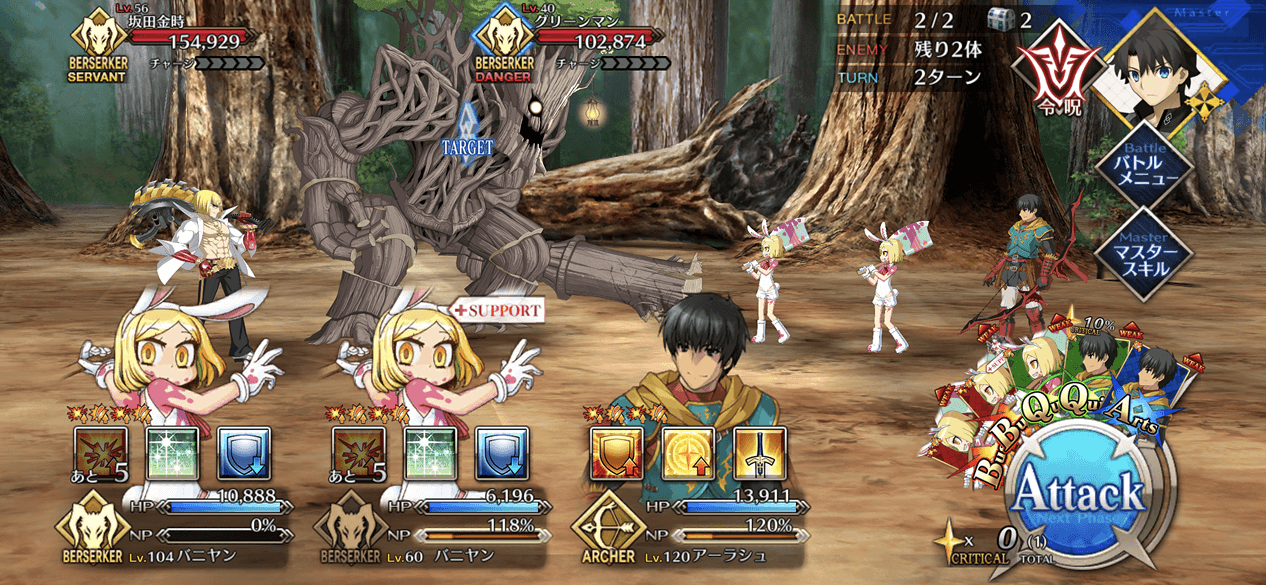Open Lv.104 Bunyan's Berserker status panel

(170, 527)
